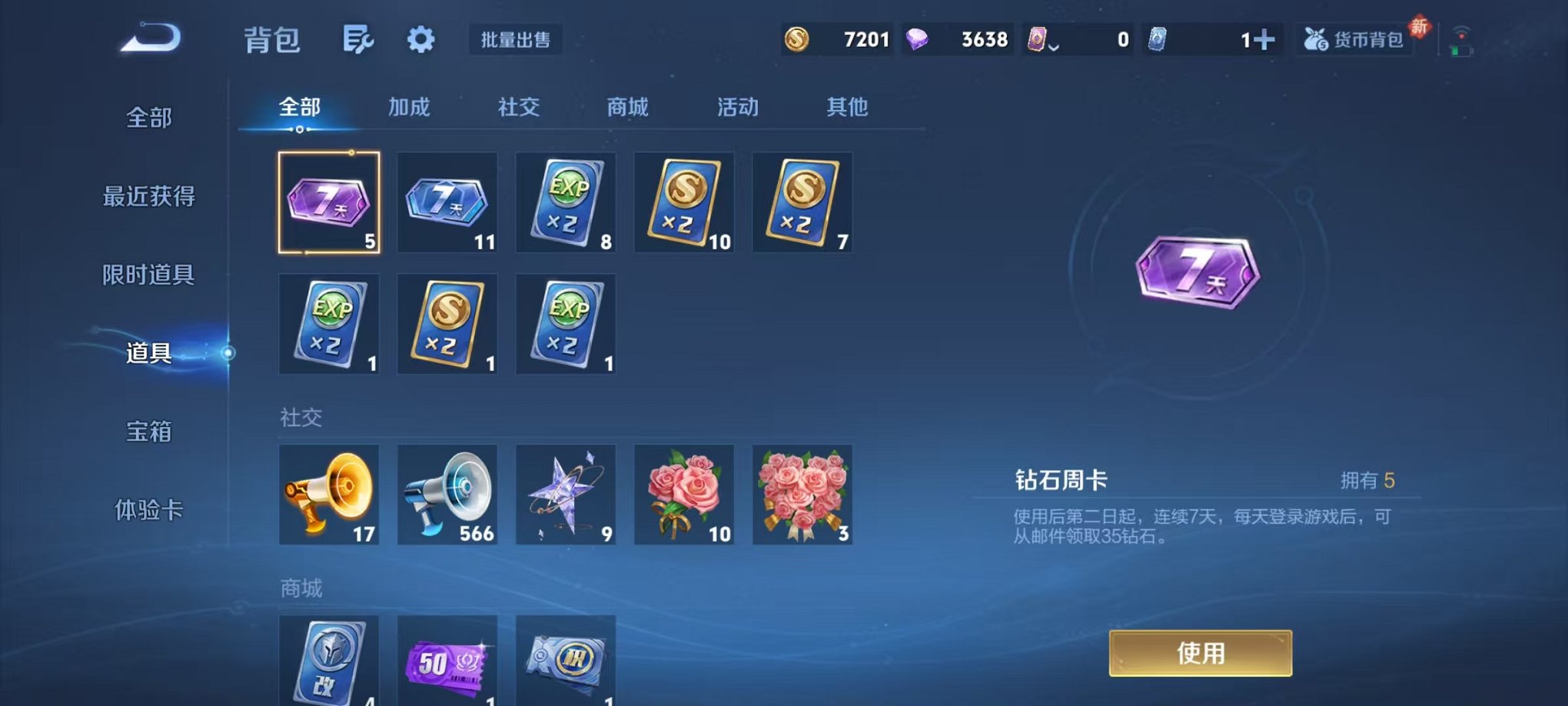Select the golden megaphone item
Viewport: 1568px width, 706px height.
329,495
